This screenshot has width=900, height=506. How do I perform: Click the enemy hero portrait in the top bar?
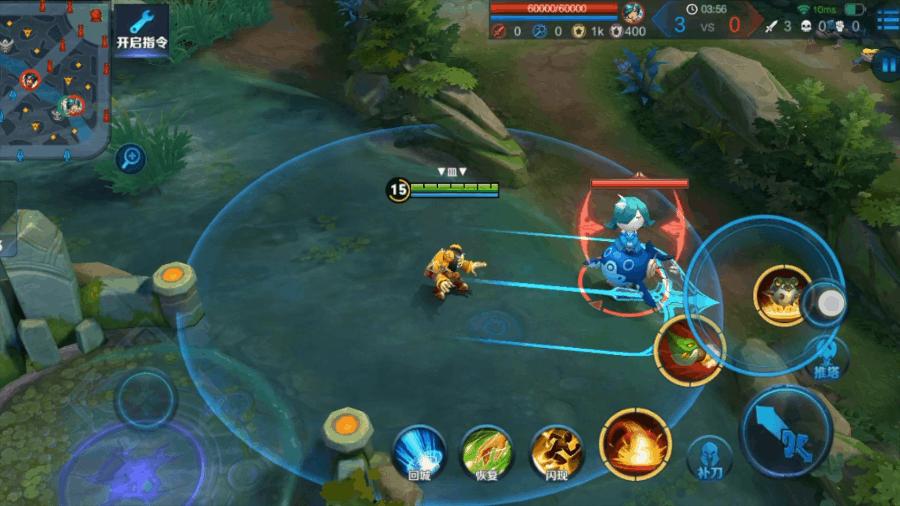[632, 13]
